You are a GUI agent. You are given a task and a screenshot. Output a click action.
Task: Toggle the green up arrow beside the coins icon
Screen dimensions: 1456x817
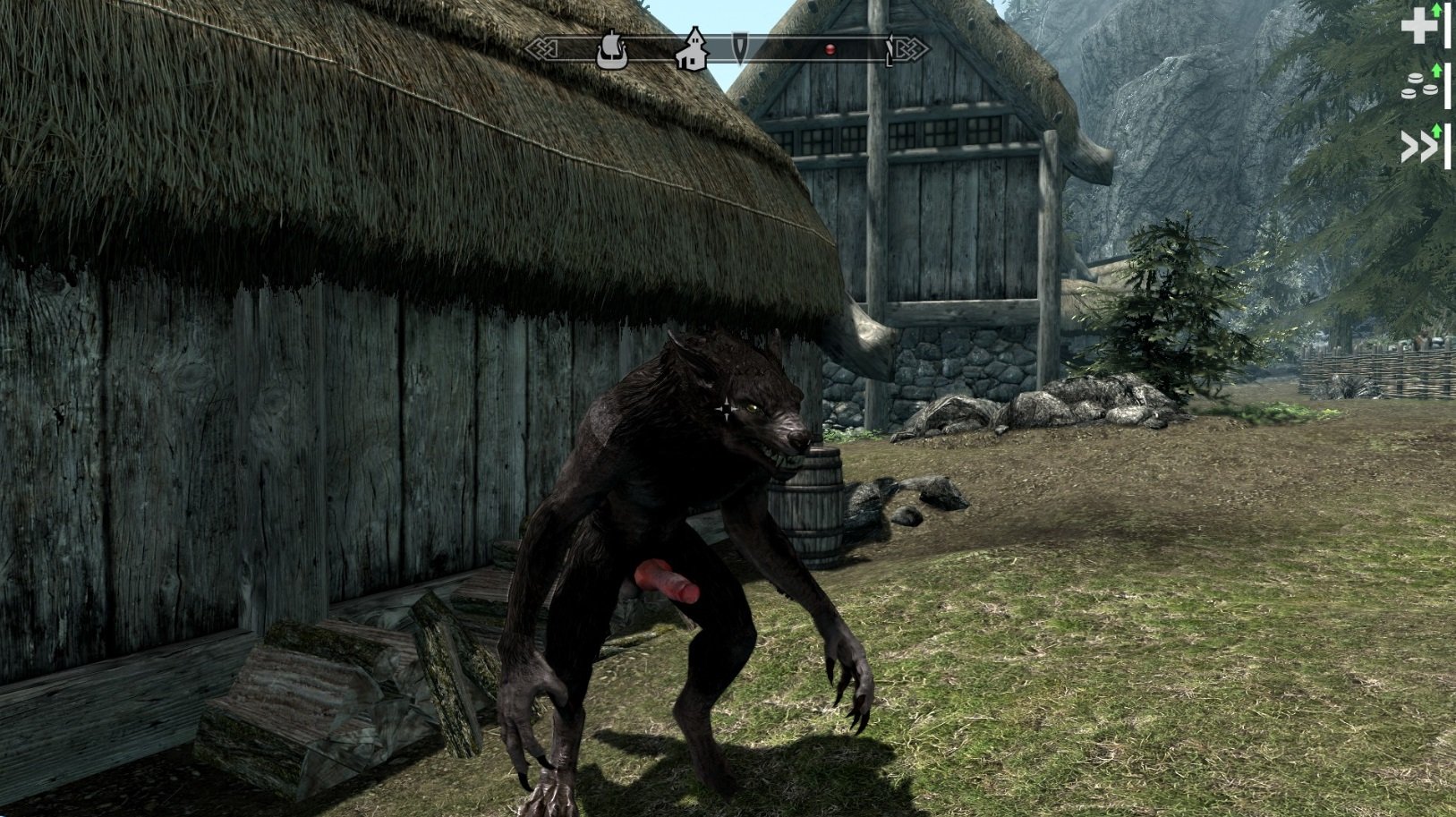tap(1437, 71)
